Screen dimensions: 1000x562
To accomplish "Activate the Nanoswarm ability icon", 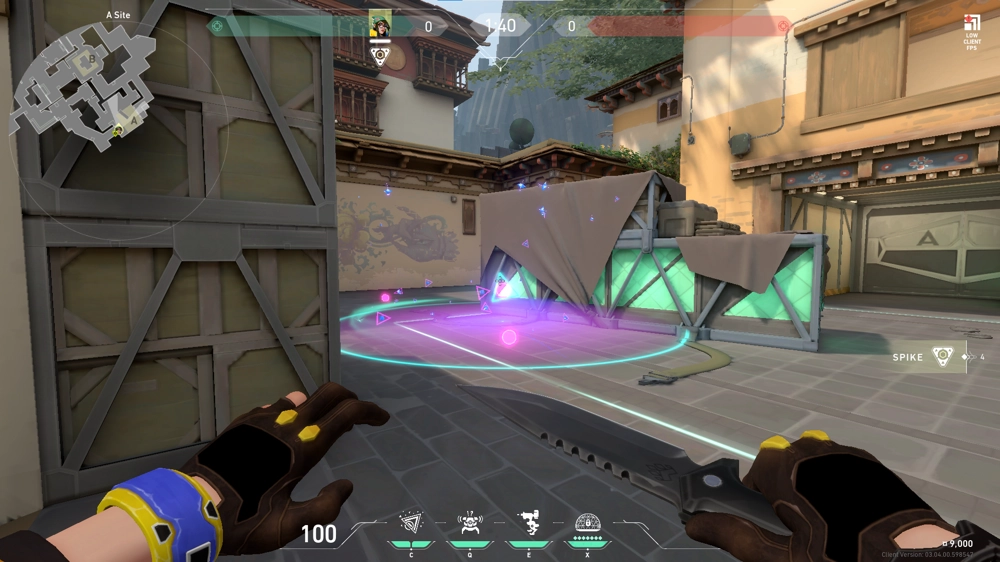I will click(x=411, y=523).
